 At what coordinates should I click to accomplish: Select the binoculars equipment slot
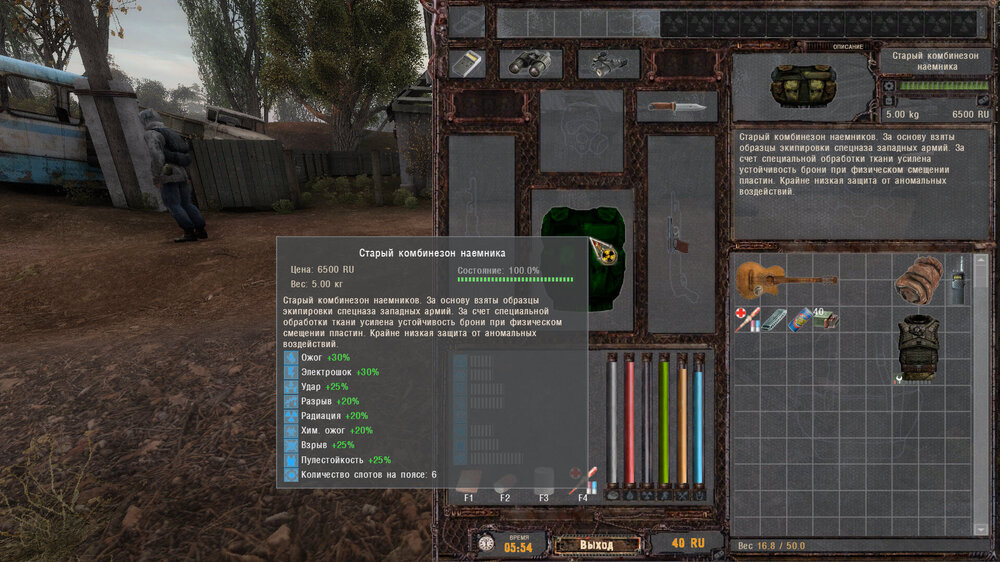(x=530, y=64)
